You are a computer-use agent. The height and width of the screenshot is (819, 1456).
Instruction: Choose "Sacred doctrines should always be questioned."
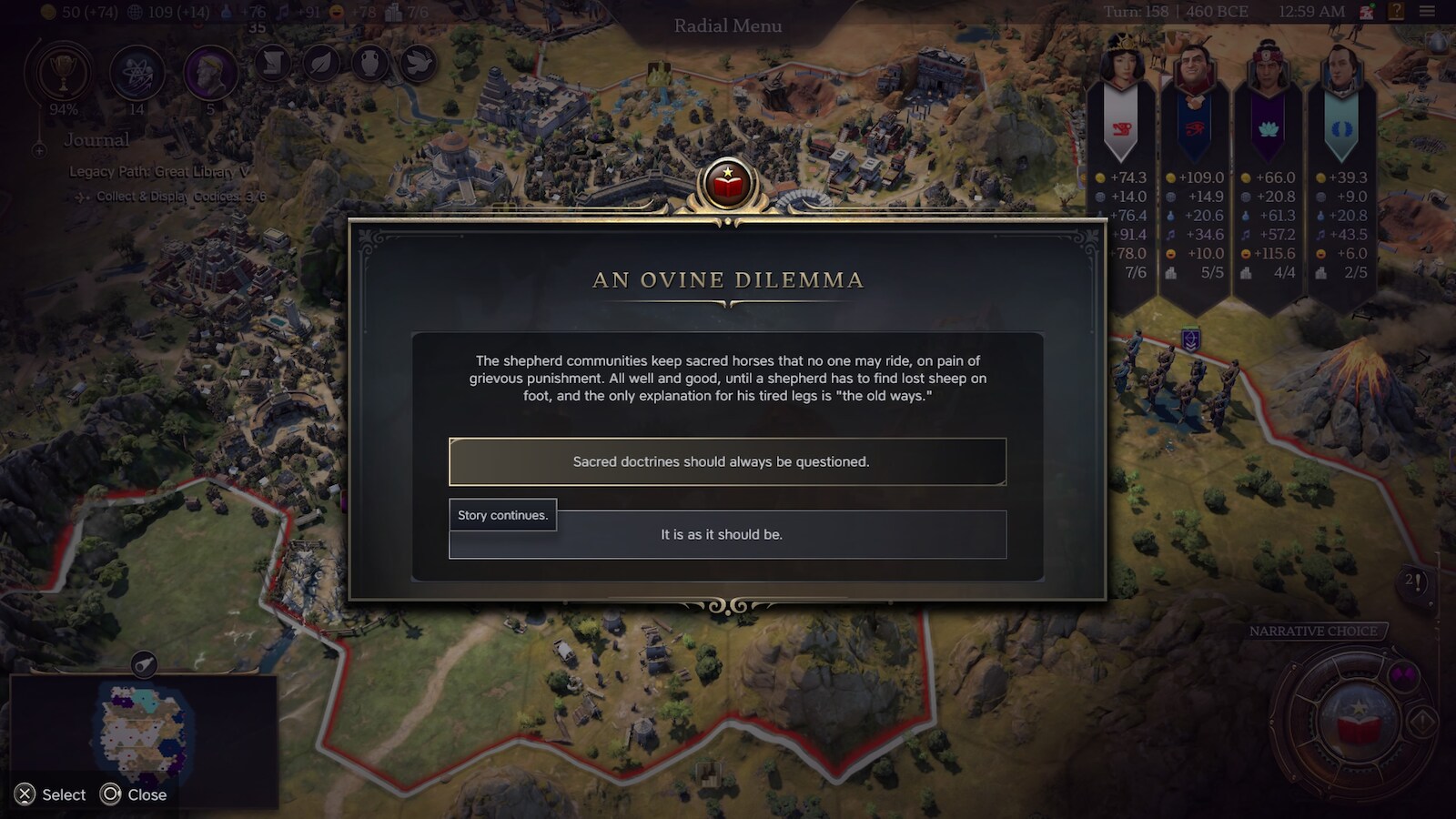pyautogui.click(x=727, y=461)
